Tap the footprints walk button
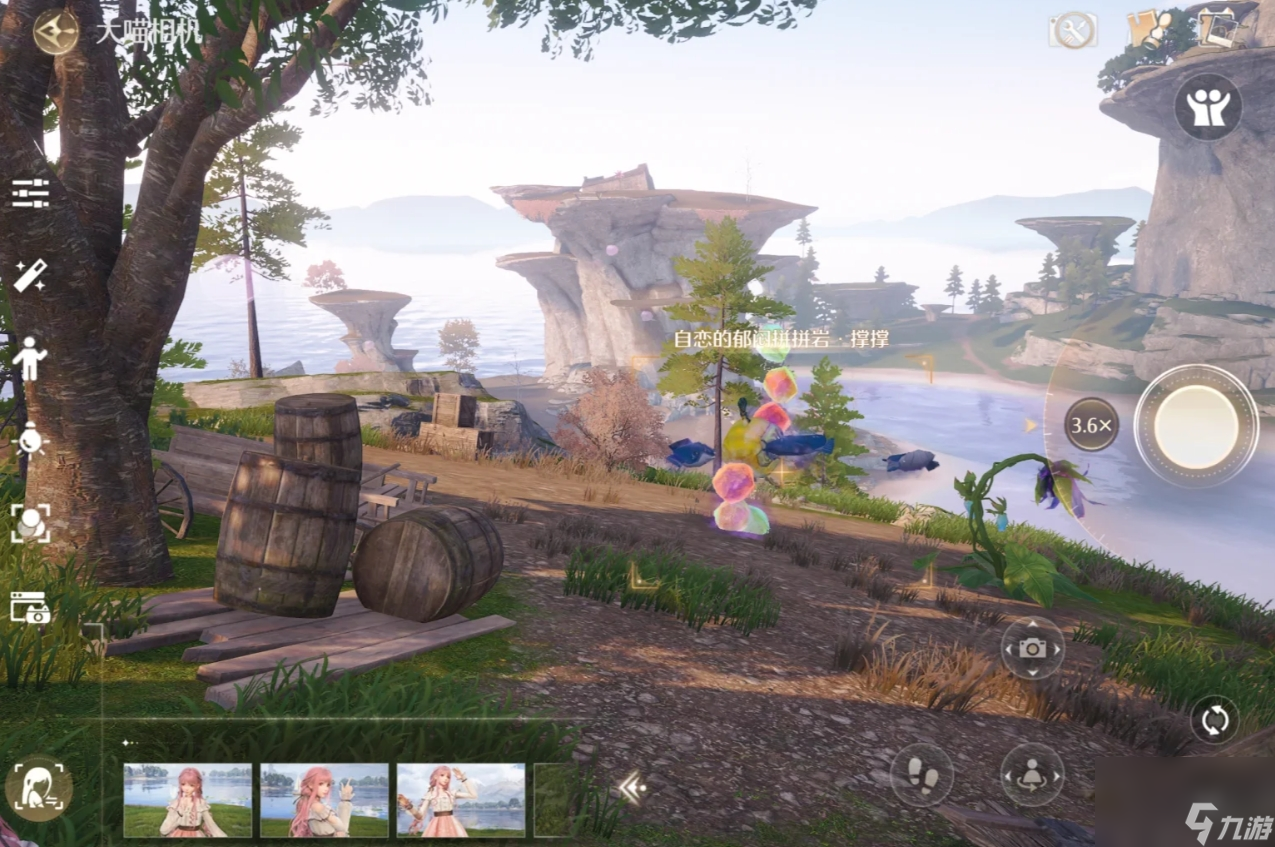The height and width of the screenshot is (847, 1275). pos(921,774)
